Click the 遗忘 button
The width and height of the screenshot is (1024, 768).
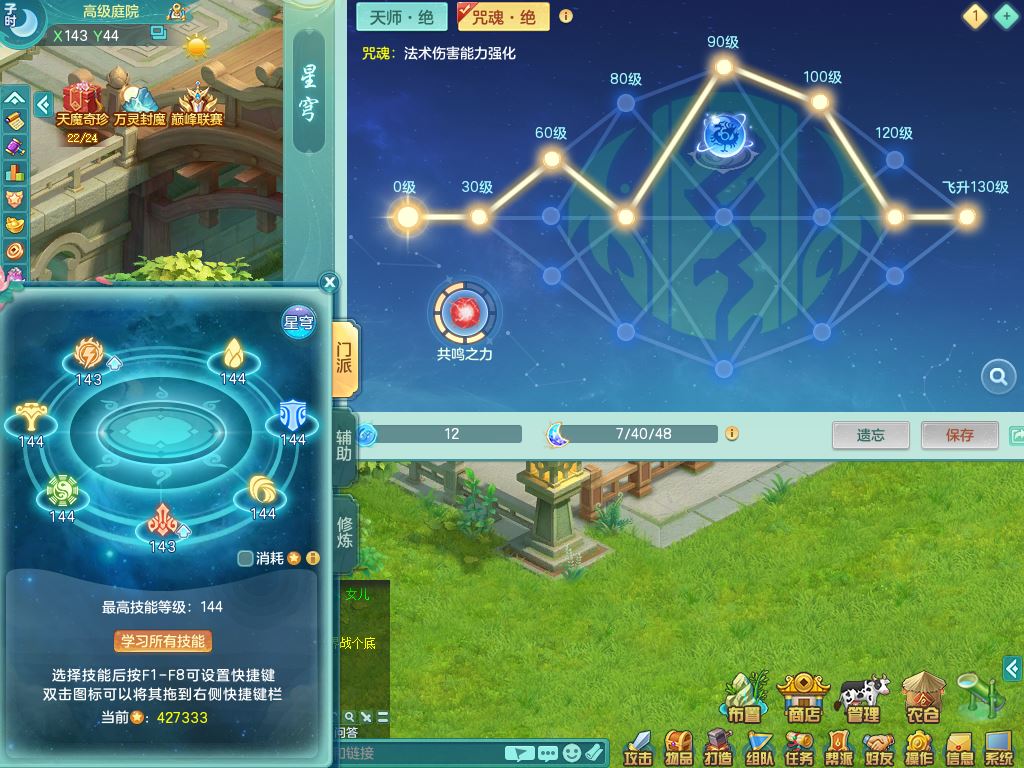coord(870,435)
